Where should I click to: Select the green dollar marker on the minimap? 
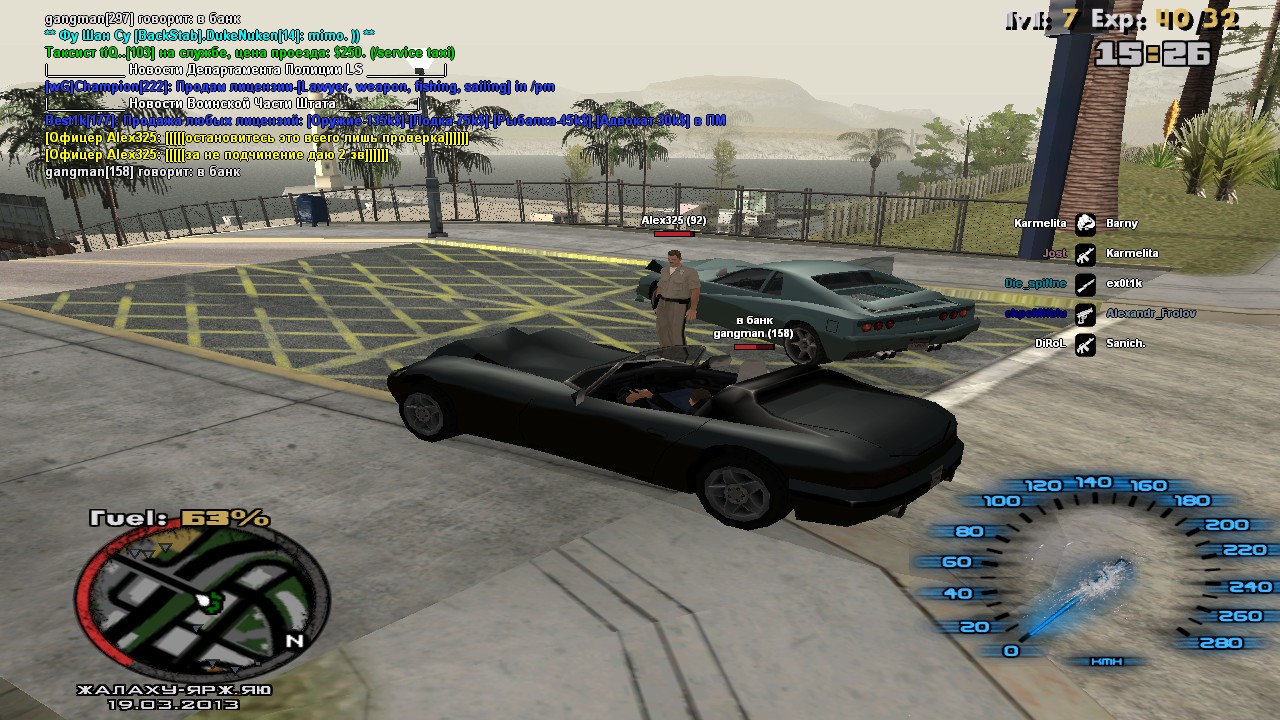pos(213,601)
